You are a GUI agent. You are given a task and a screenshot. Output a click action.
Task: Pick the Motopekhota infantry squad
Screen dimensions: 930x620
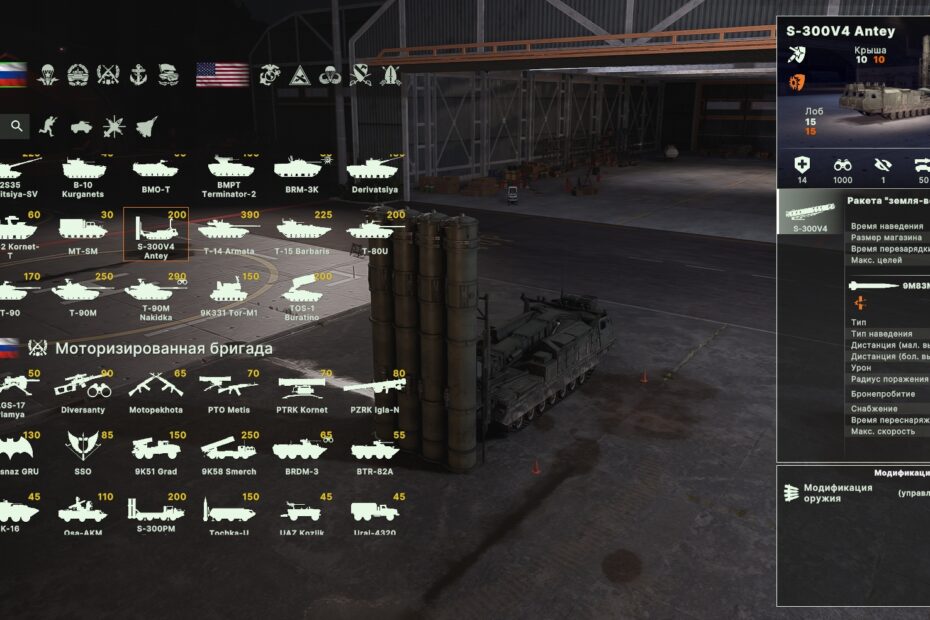155,391
